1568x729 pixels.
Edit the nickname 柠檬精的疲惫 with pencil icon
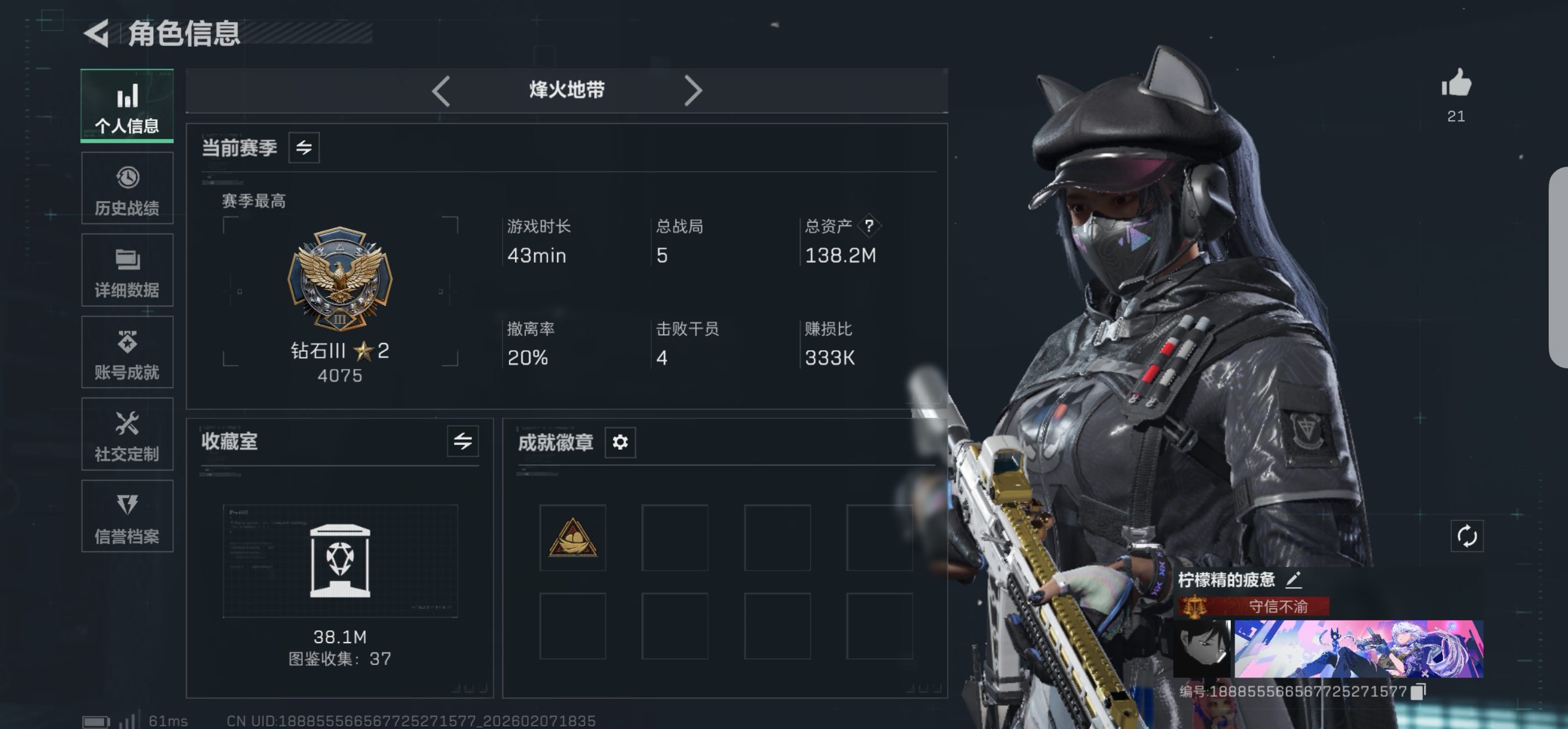pos(1293,580)
